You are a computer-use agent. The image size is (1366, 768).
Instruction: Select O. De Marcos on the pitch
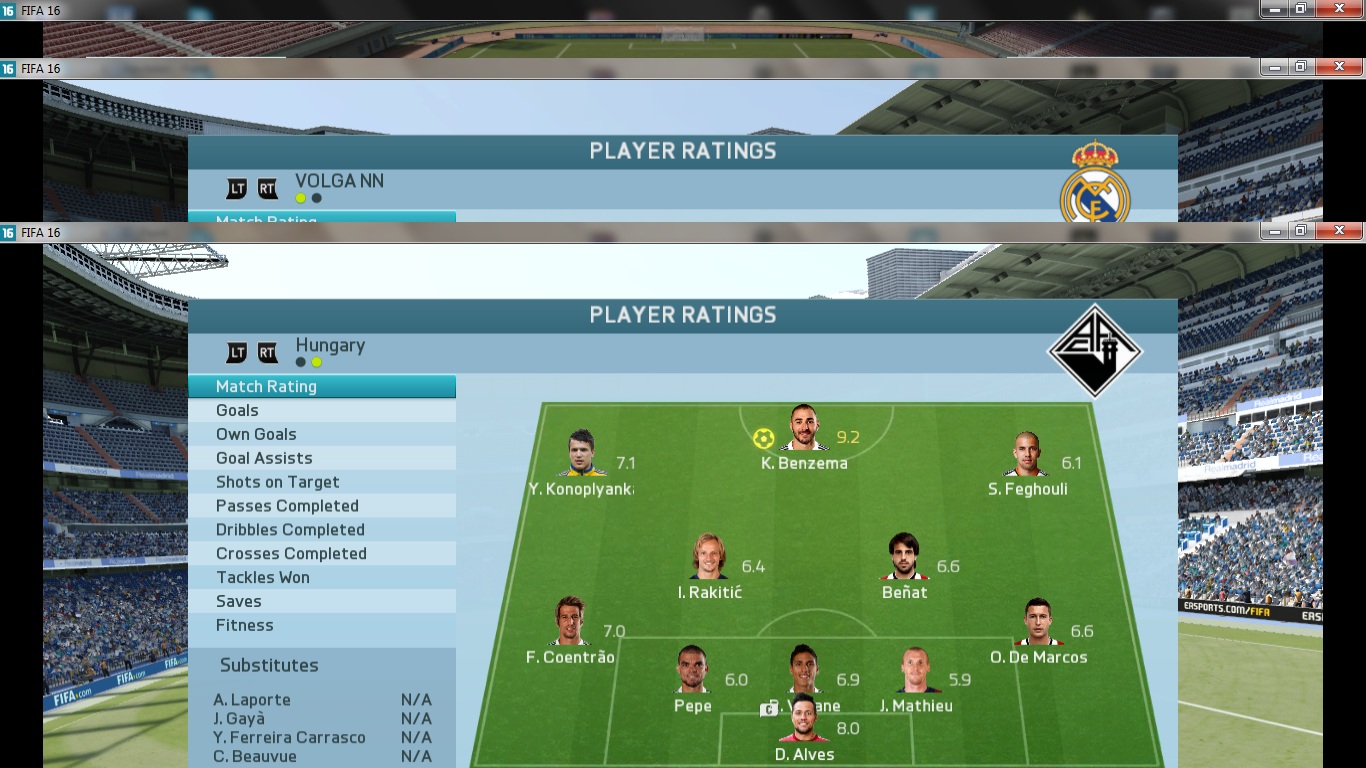point(1038,623)
